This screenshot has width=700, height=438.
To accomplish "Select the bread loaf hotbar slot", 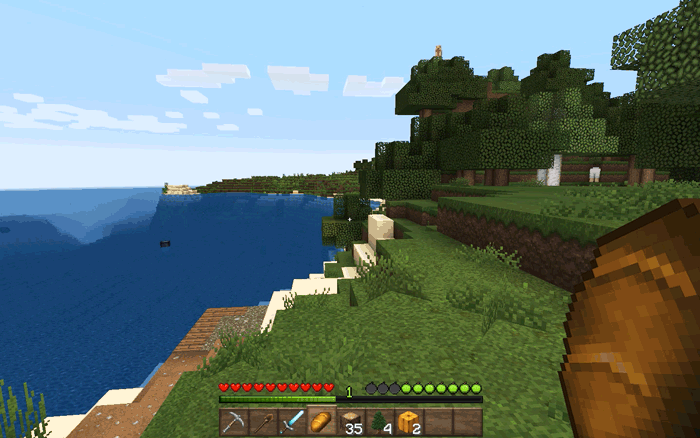I will pos(321,421).
